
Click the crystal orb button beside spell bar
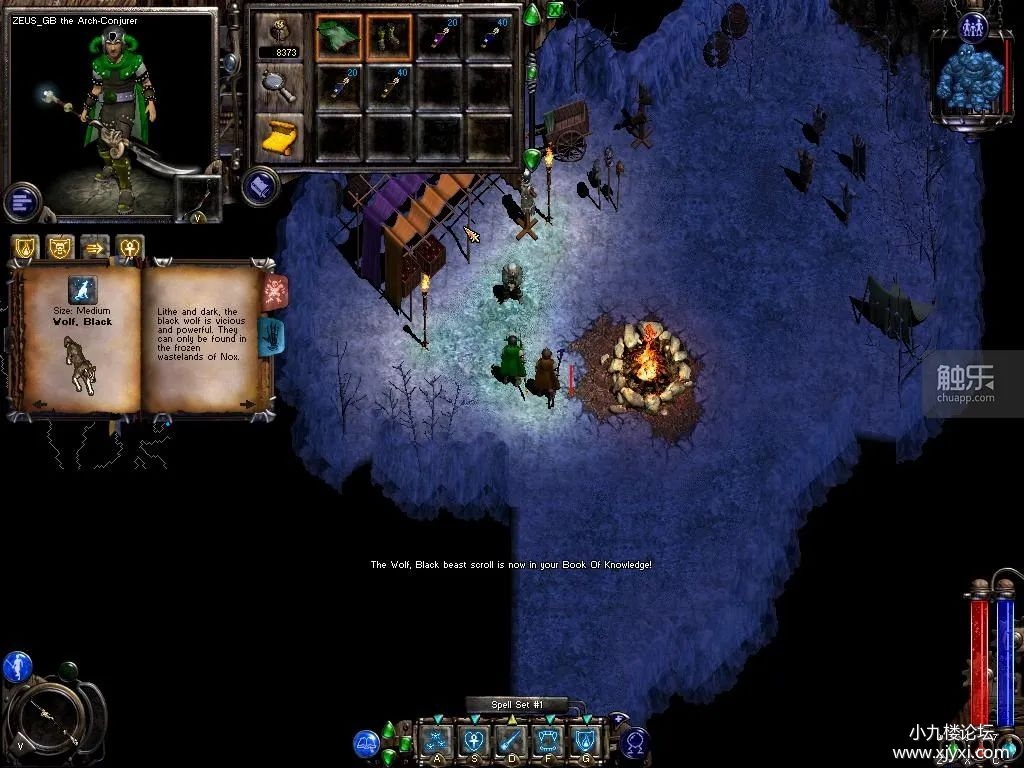[635, 743]
